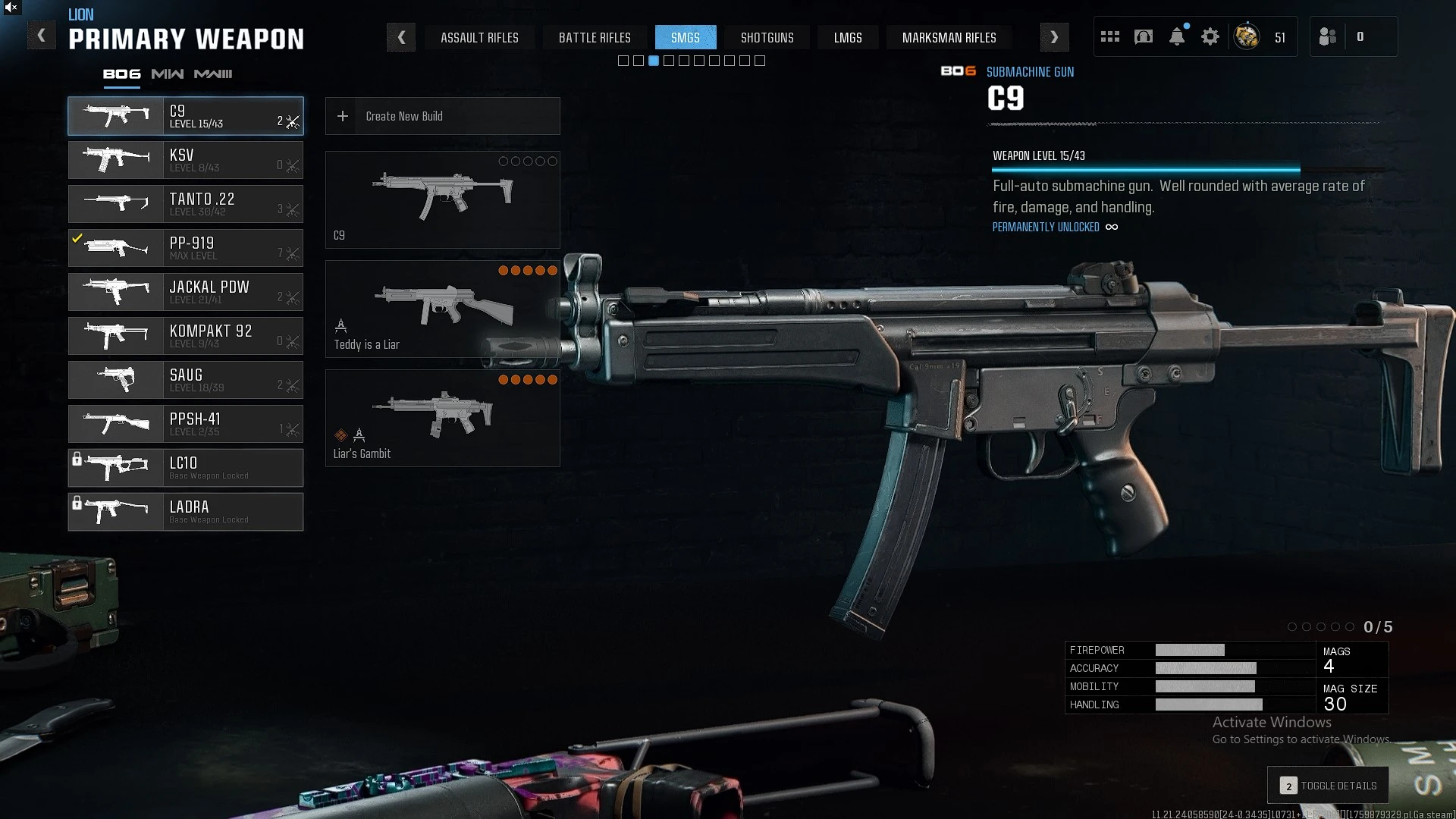
Task: Choose the Tanto .22 weapon row
Action: pos(186,204)
